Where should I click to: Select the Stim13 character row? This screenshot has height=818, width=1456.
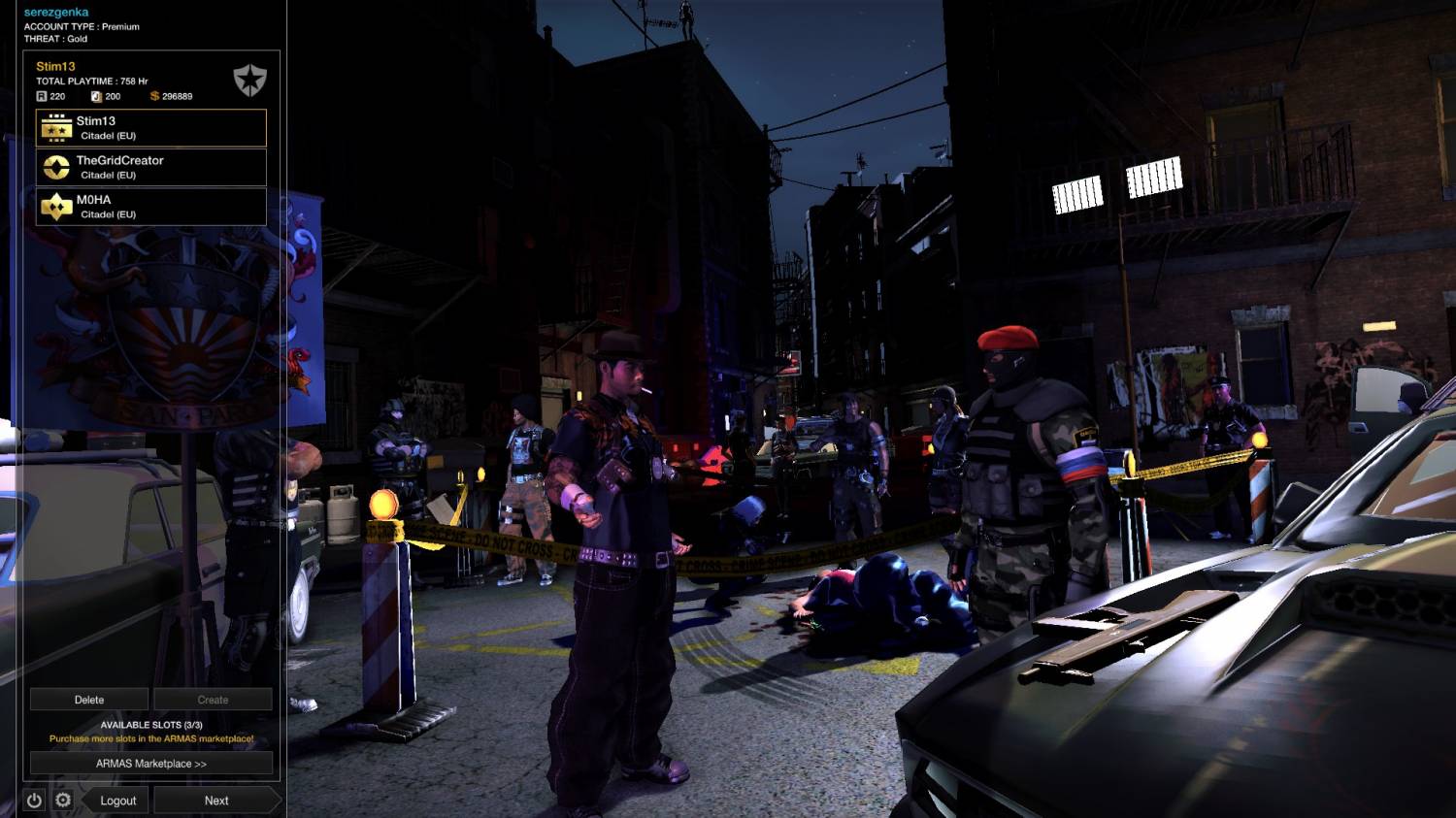(x=150, y=128)
